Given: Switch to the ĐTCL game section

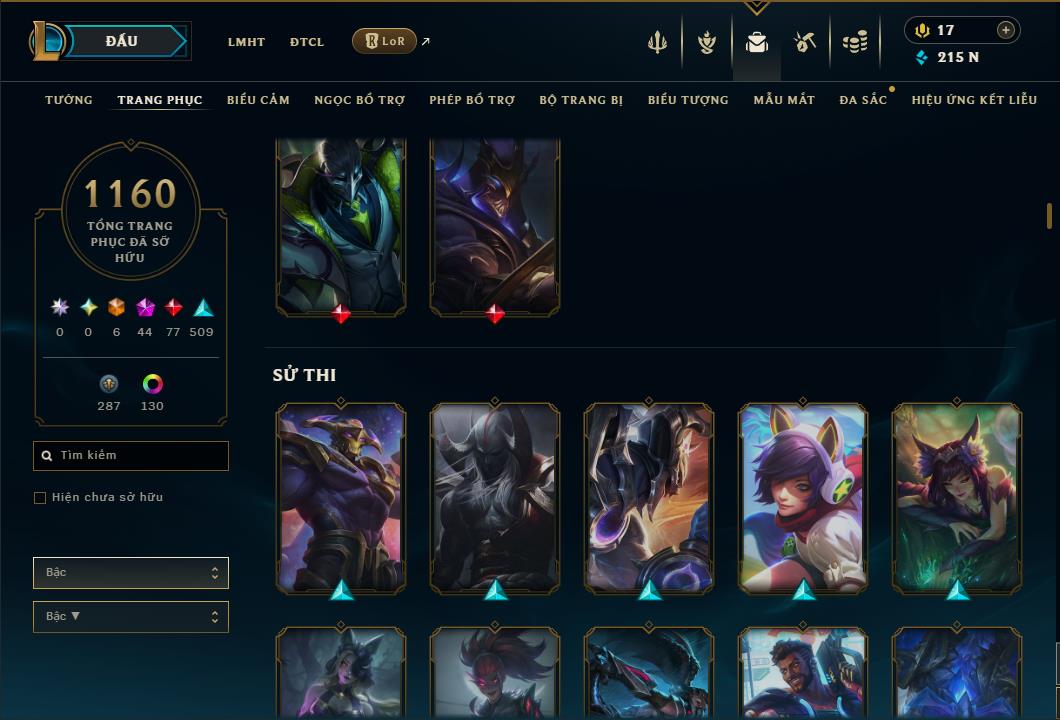Looking at the screenshot, I should (307, 42).
